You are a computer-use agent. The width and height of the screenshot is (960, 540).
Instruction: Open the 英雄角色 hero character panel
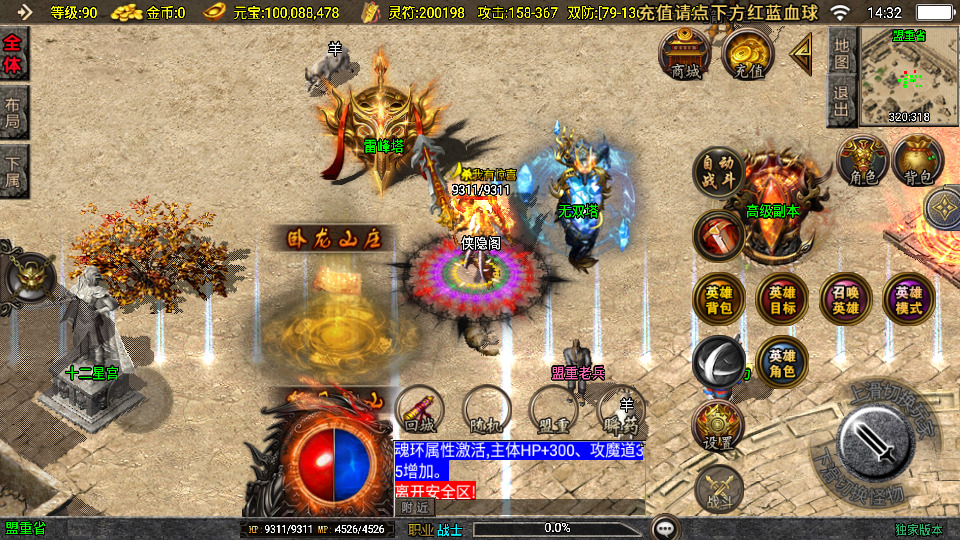(x=782, y=362)
